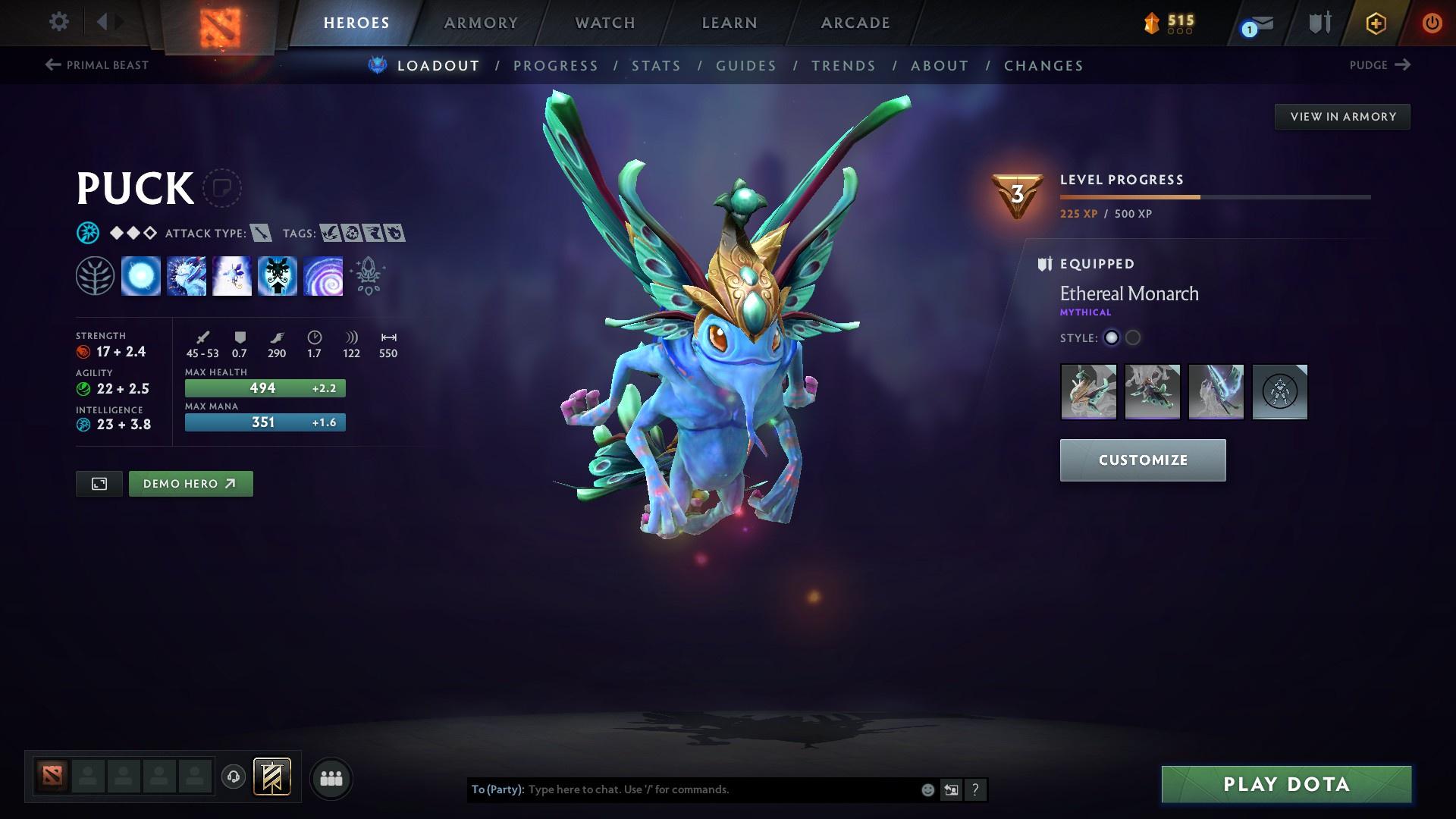Open the Armory section

482,23
